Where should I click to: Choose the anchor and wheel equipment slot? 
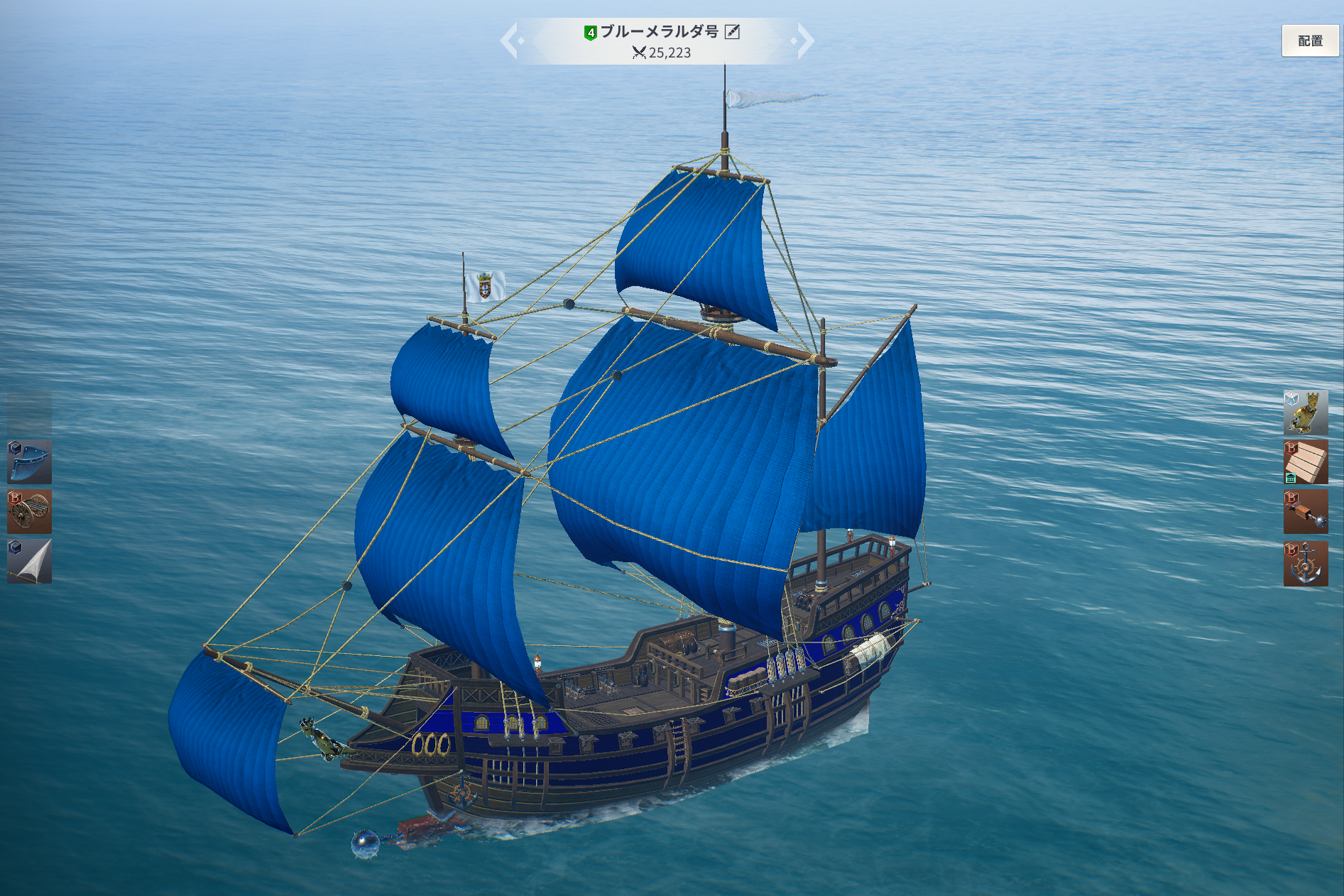click(1306, 564)
